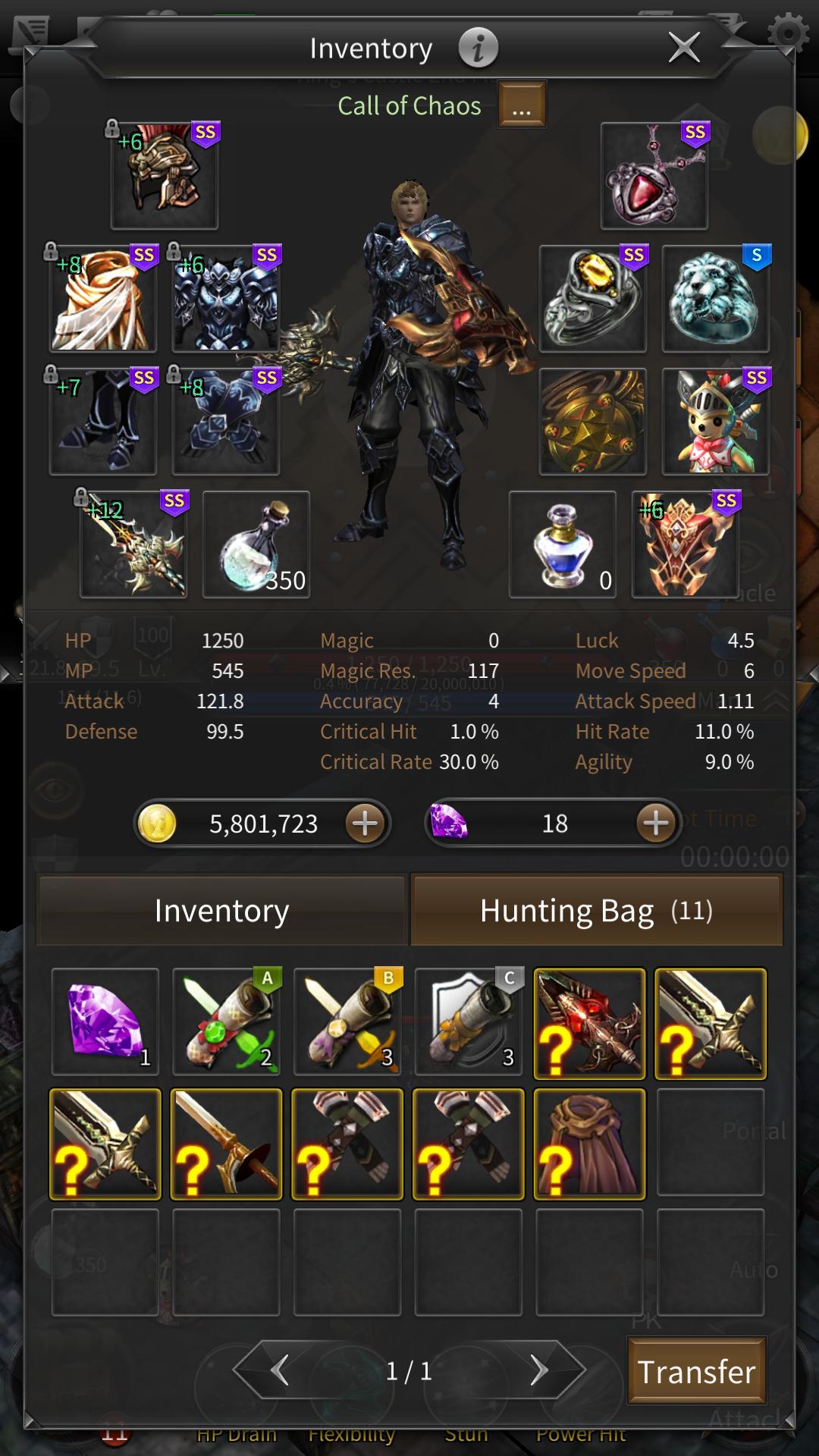Select the unidentified brown cloak item

(x=589, y=1144)
